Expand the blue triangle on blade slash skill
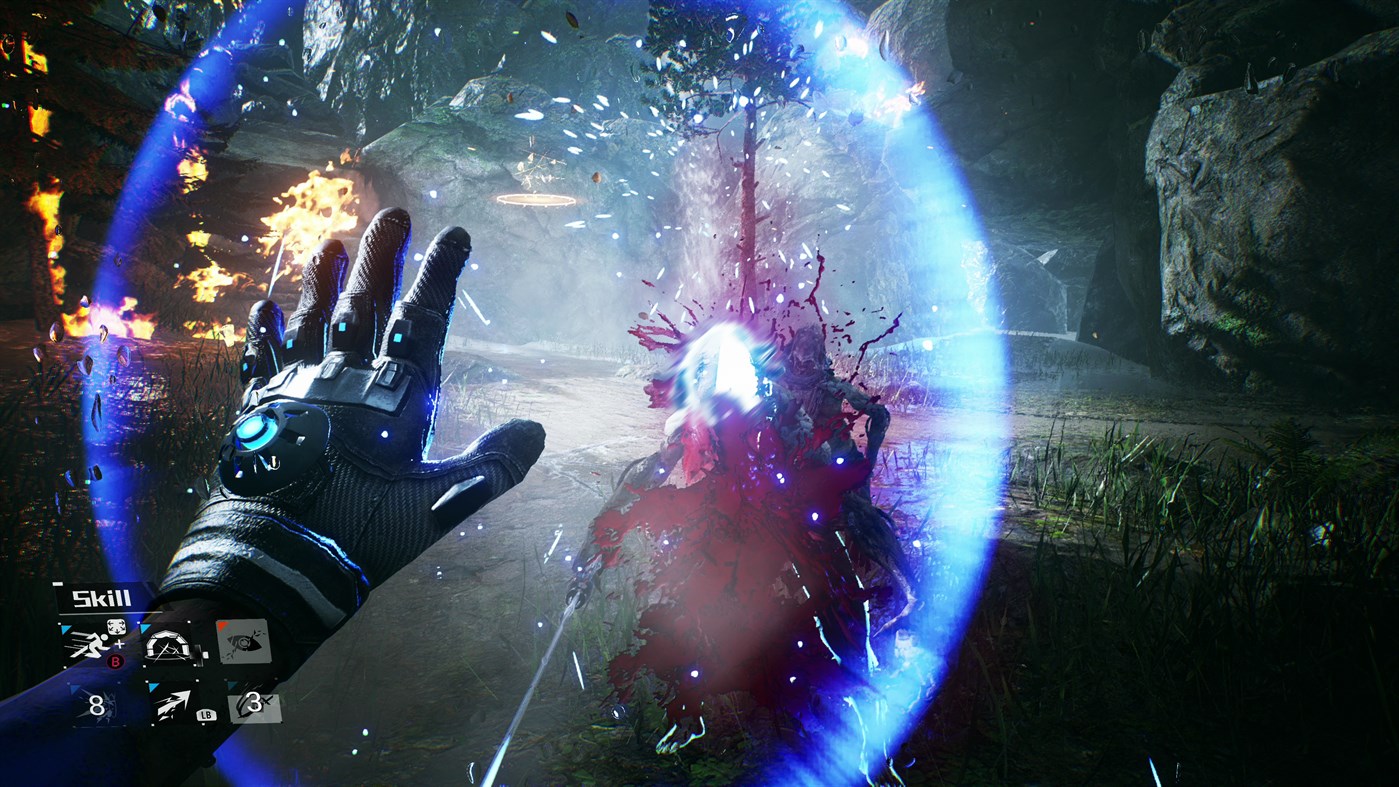Screen dimensions: 1399x787 pyautogui.click(x=231, y=684)
